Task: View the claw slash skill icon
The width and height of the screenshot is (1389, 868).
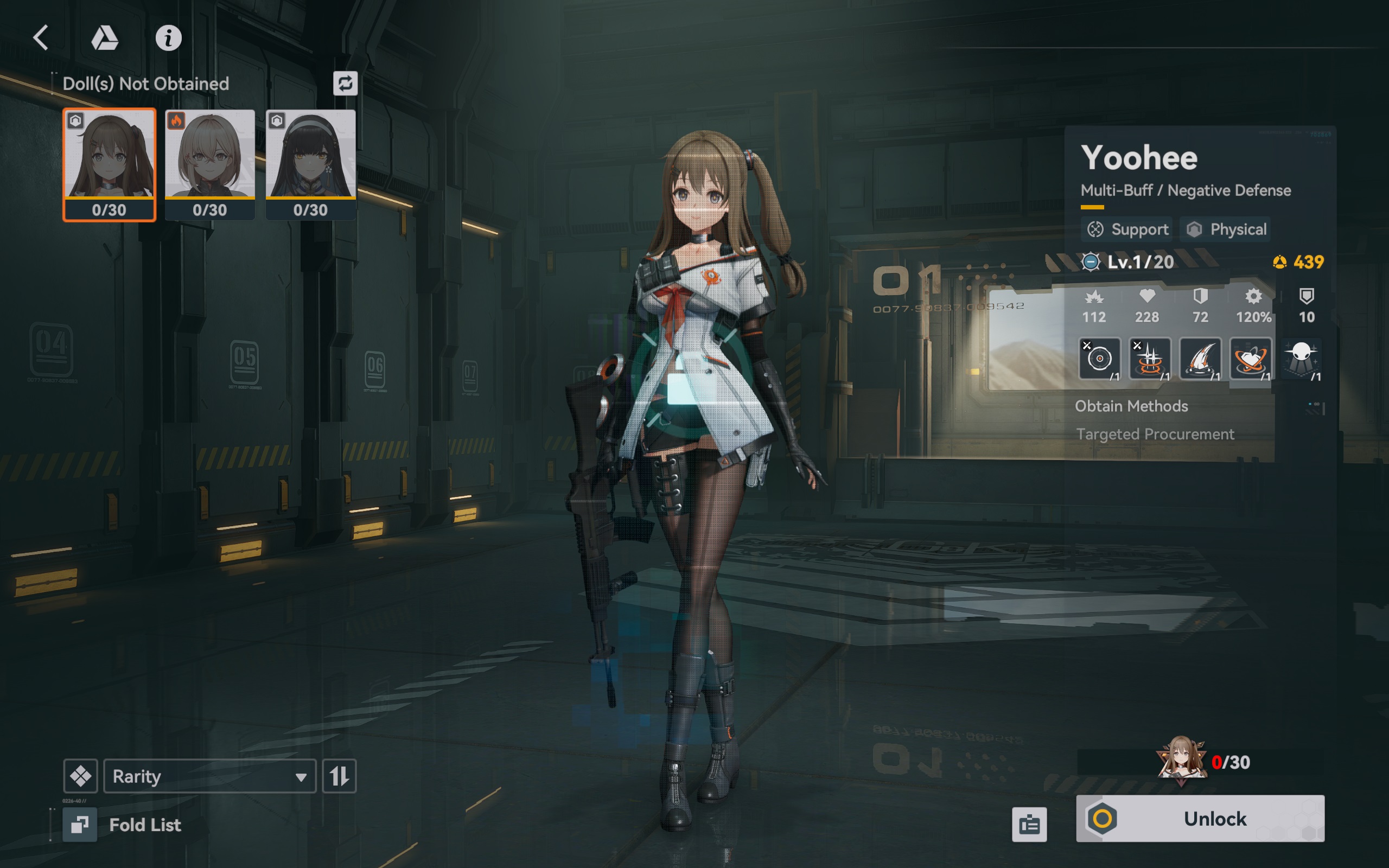Action: [x=1200, y=359]
